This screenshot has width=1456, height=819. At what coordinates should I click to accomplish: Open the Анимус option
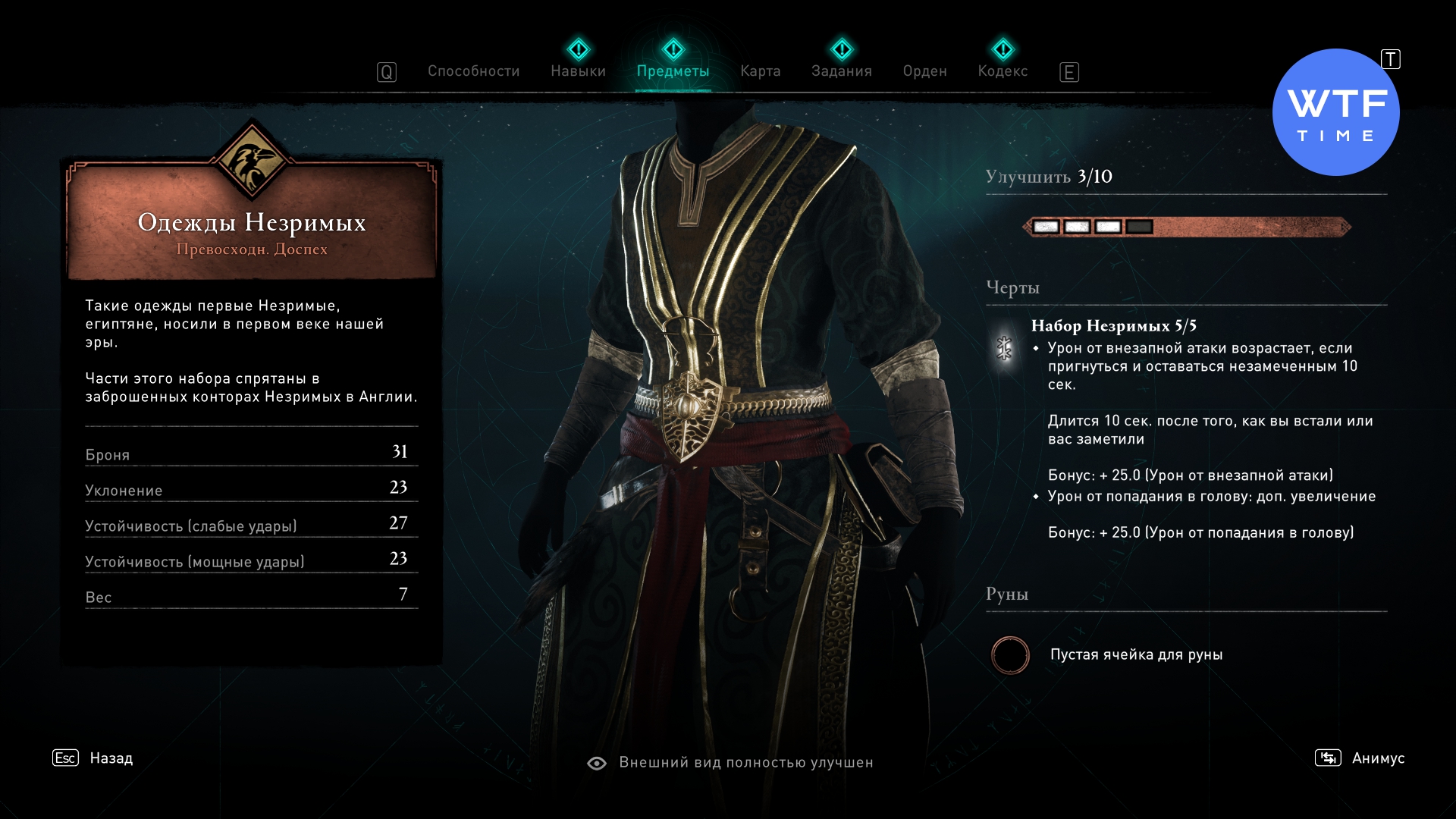pyautogui.click(x=1377, y=758)
